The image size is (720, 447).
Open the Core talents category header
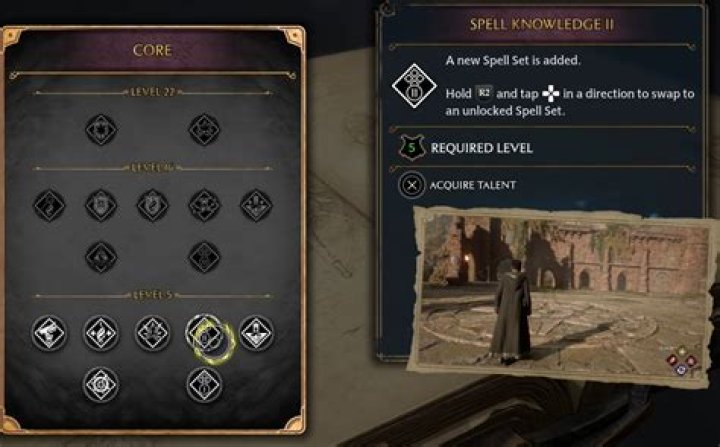[x=154, y=49]
